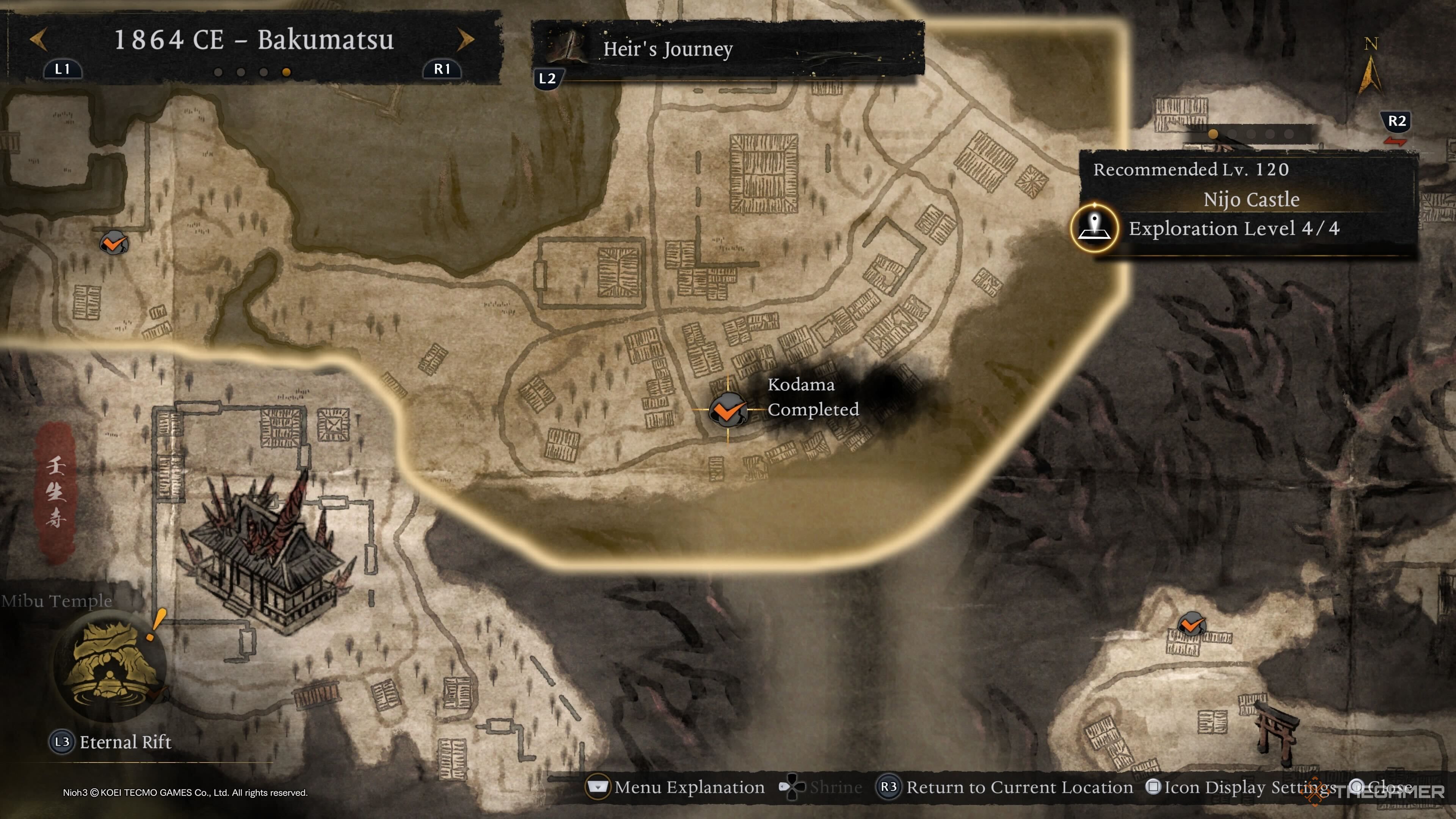Open the Heir's Journey quest banner
Viewport: 1456px width, 819px height.
(728, 49)
